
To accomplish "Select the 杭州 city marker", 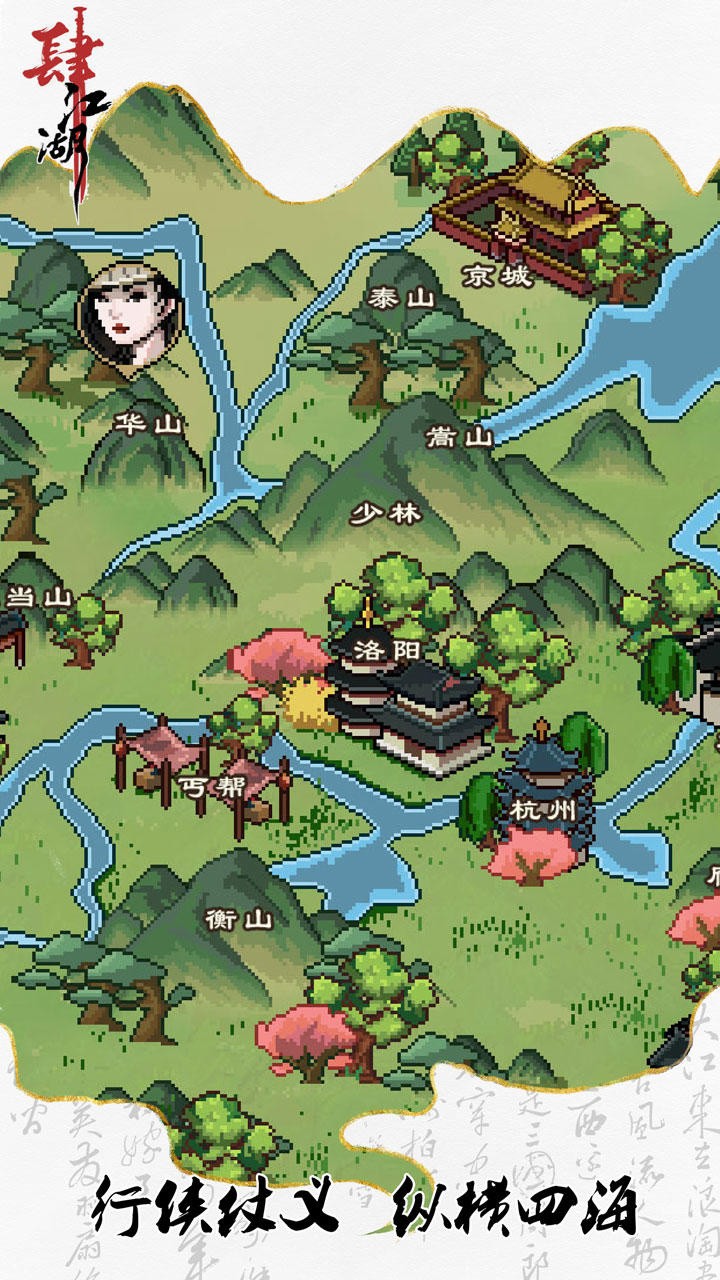I will (x=542, y=808).
